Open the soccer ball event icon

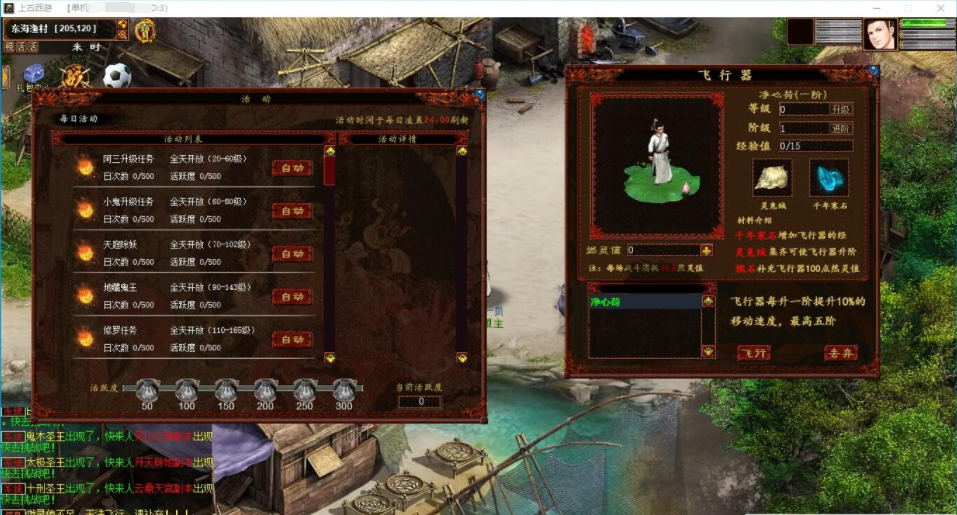pos(117,76)
